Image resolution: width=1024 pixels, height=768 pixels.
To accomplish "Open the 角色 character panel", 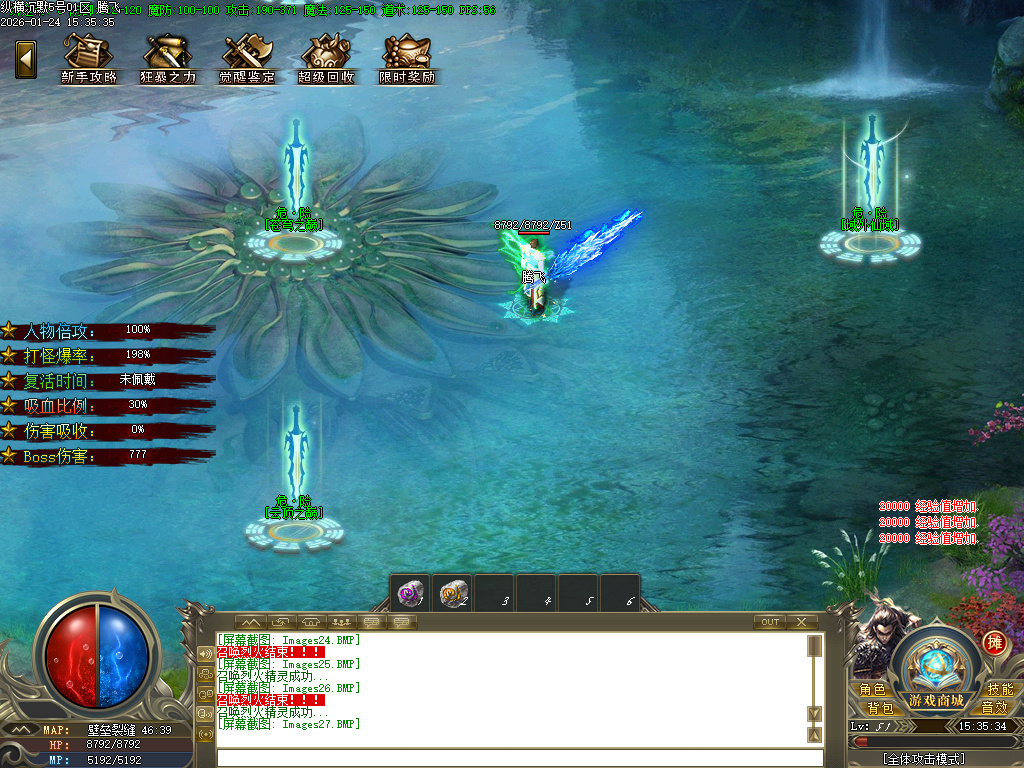I will (872, 689).
